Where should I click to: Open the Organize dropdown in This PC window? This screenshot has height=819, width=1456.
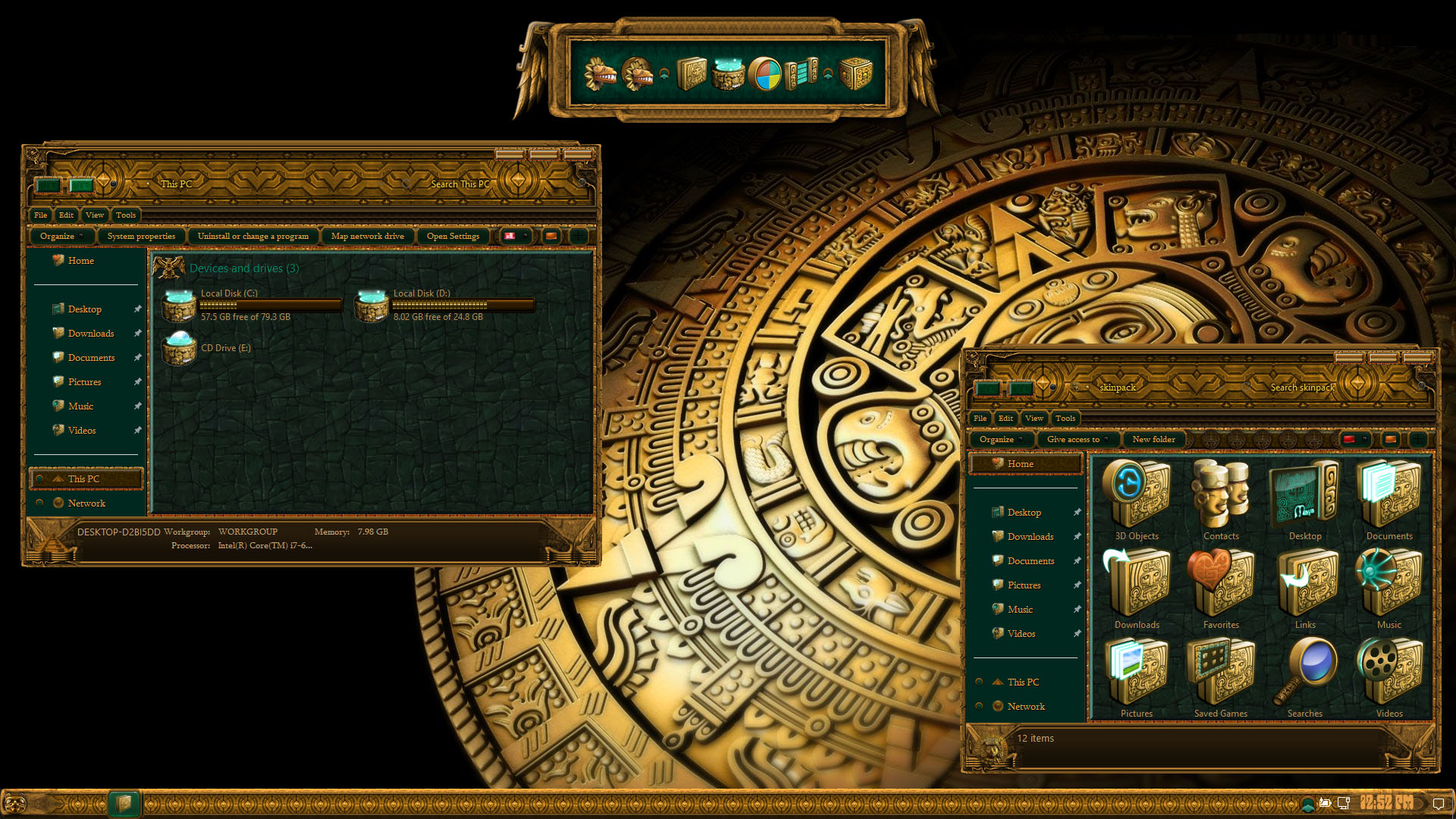61,236
